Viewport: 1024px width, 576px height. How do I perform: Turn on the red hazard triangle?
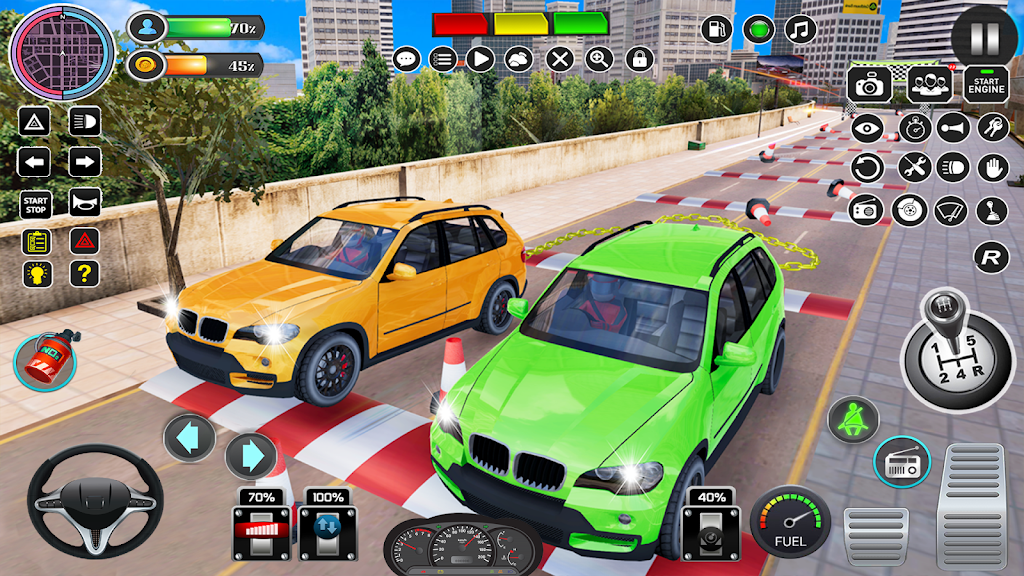click(85, 241)
